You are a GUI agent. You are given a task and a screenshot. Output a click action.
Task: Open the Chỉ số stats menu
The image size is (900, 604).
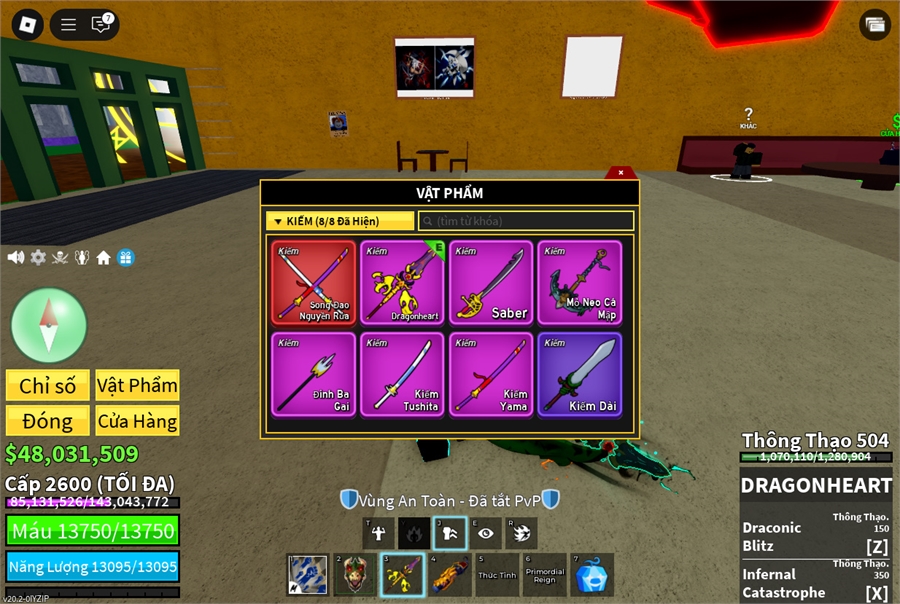coord(48,385)
